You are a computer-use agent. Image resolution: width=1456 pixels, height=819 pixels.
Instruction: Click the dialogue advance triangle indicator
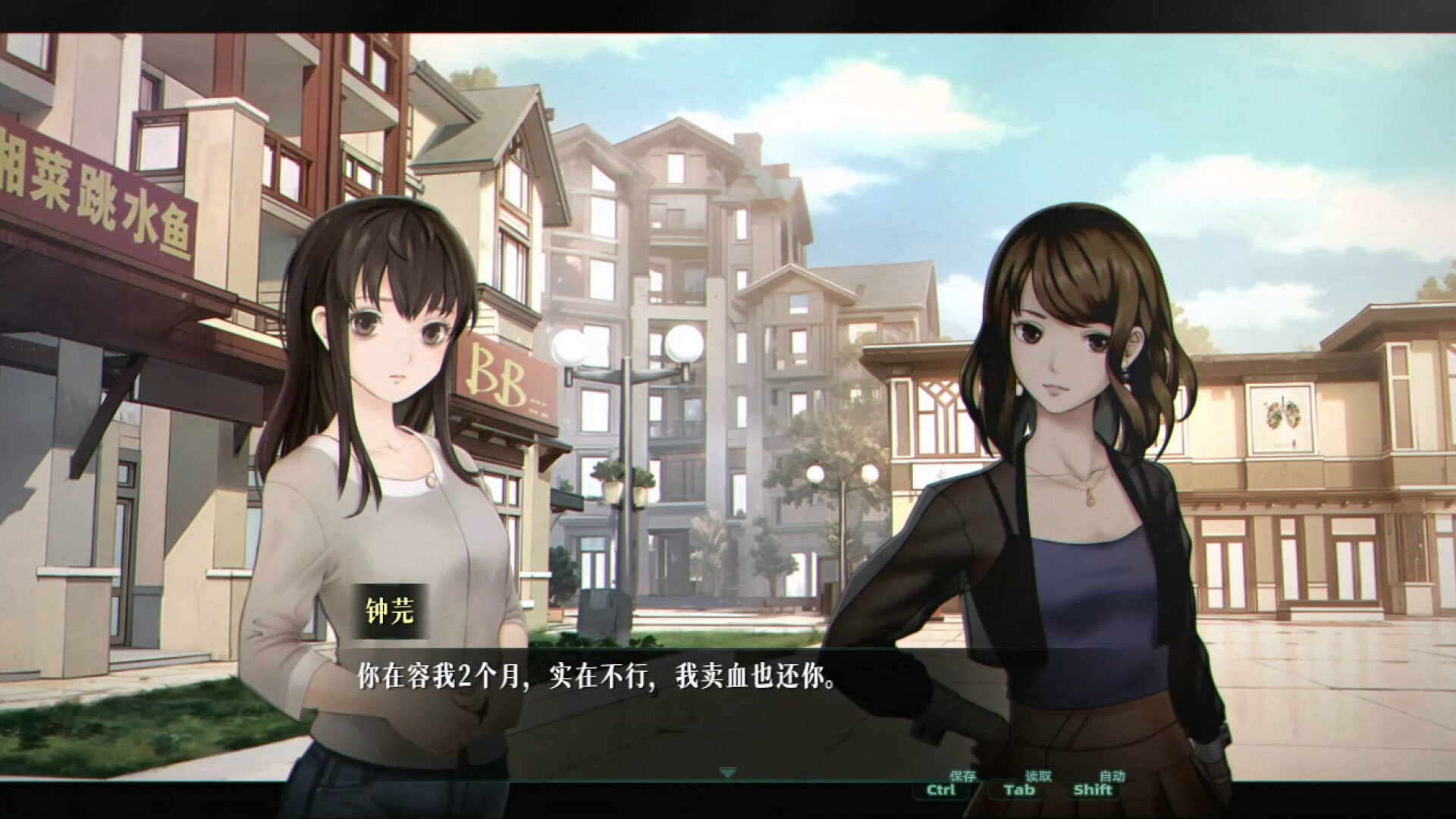pos(728,773)
